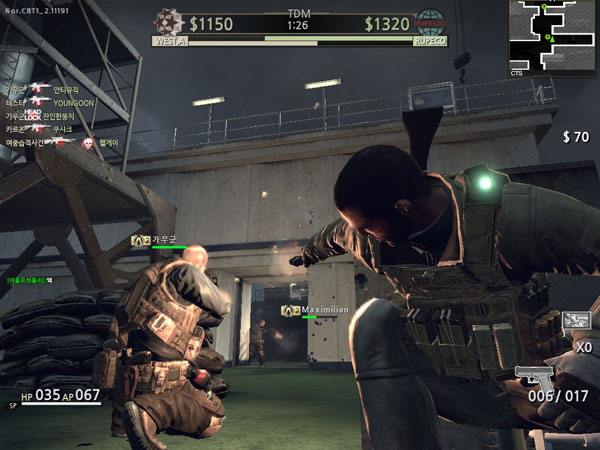This screenshot has width=600, height=450.
Task: Select the pistol weapon icon
Action: click(535, 377)
